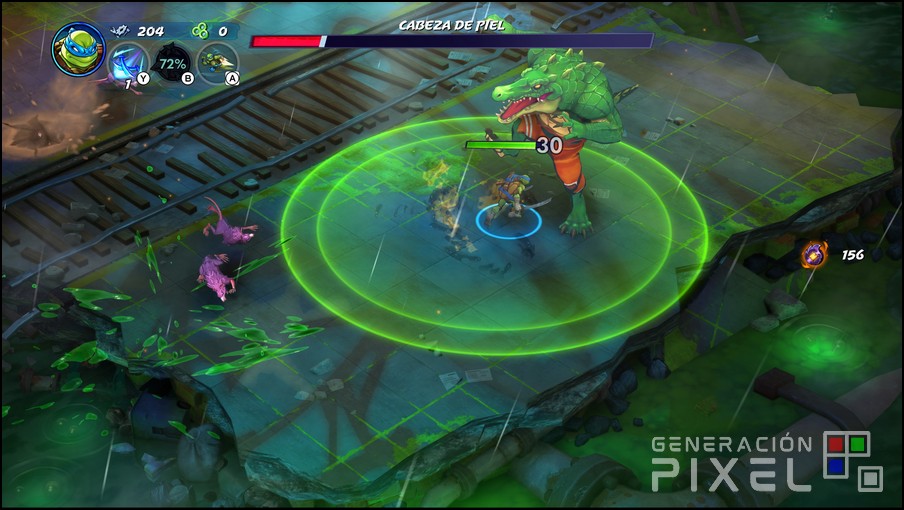
Task: Activate the blue slash special attack
Action: click(127, 62)
